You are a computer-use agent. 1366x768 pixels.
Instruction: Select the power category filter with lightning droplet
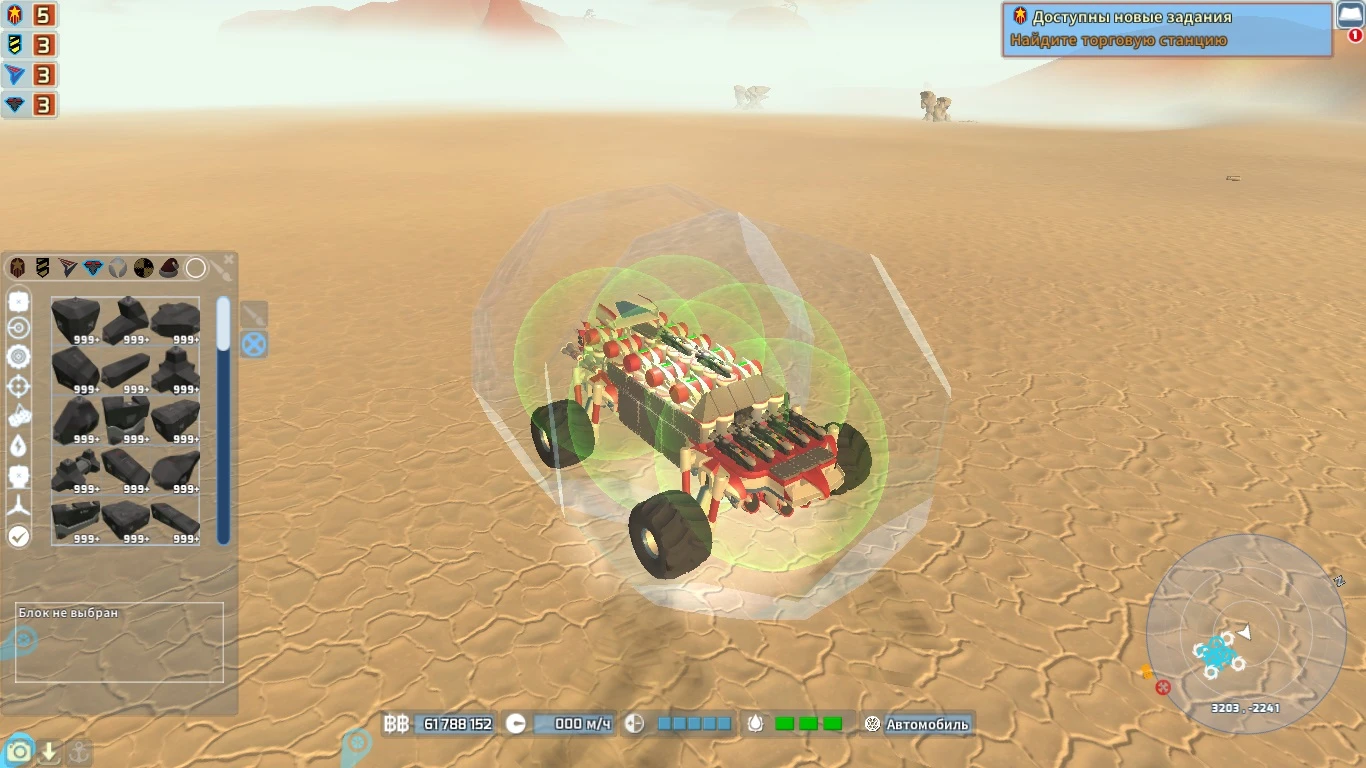18,445
